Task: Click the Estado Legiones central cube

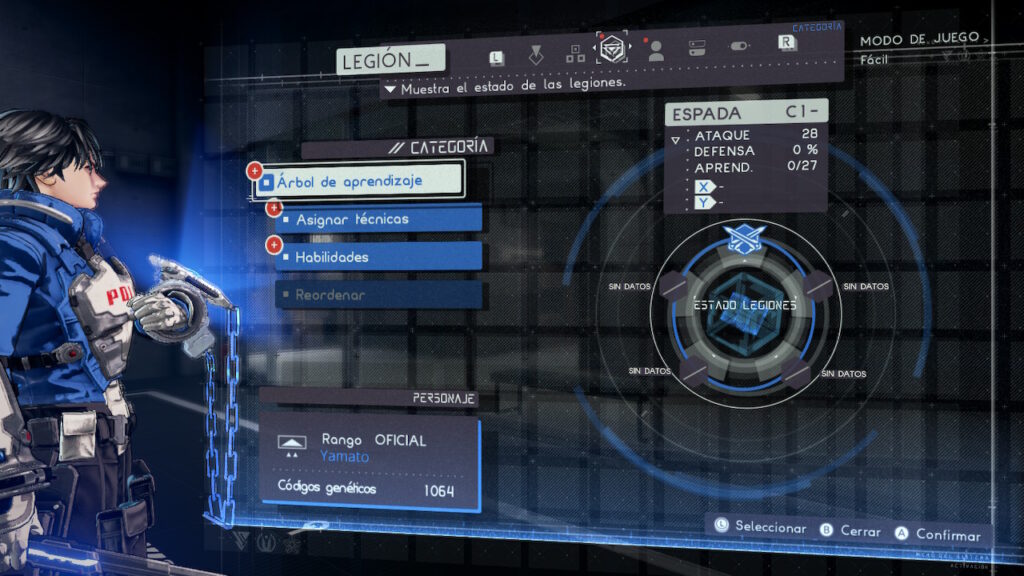Action: pyautogui.click(x=745, y=310)
